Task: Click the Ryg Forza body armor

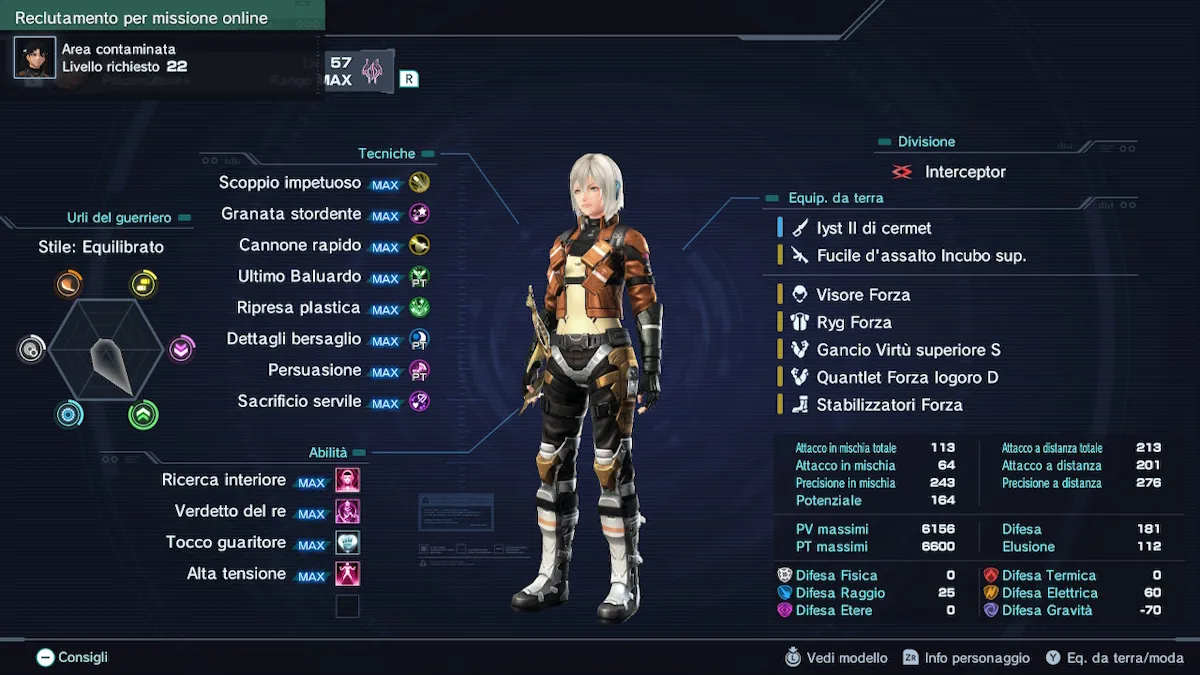Action: 853,322
